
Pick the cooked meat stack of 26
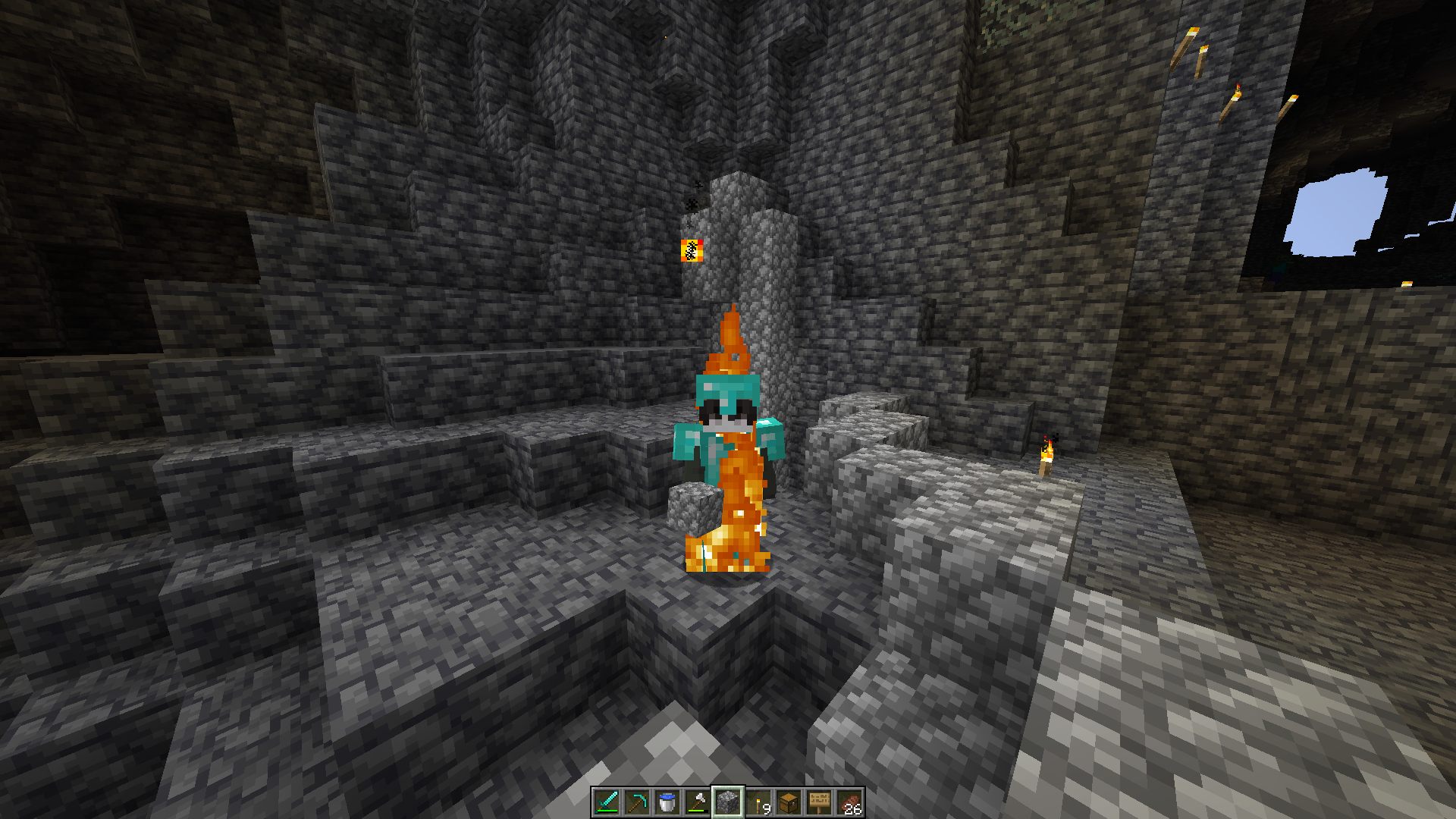[849, 802]
